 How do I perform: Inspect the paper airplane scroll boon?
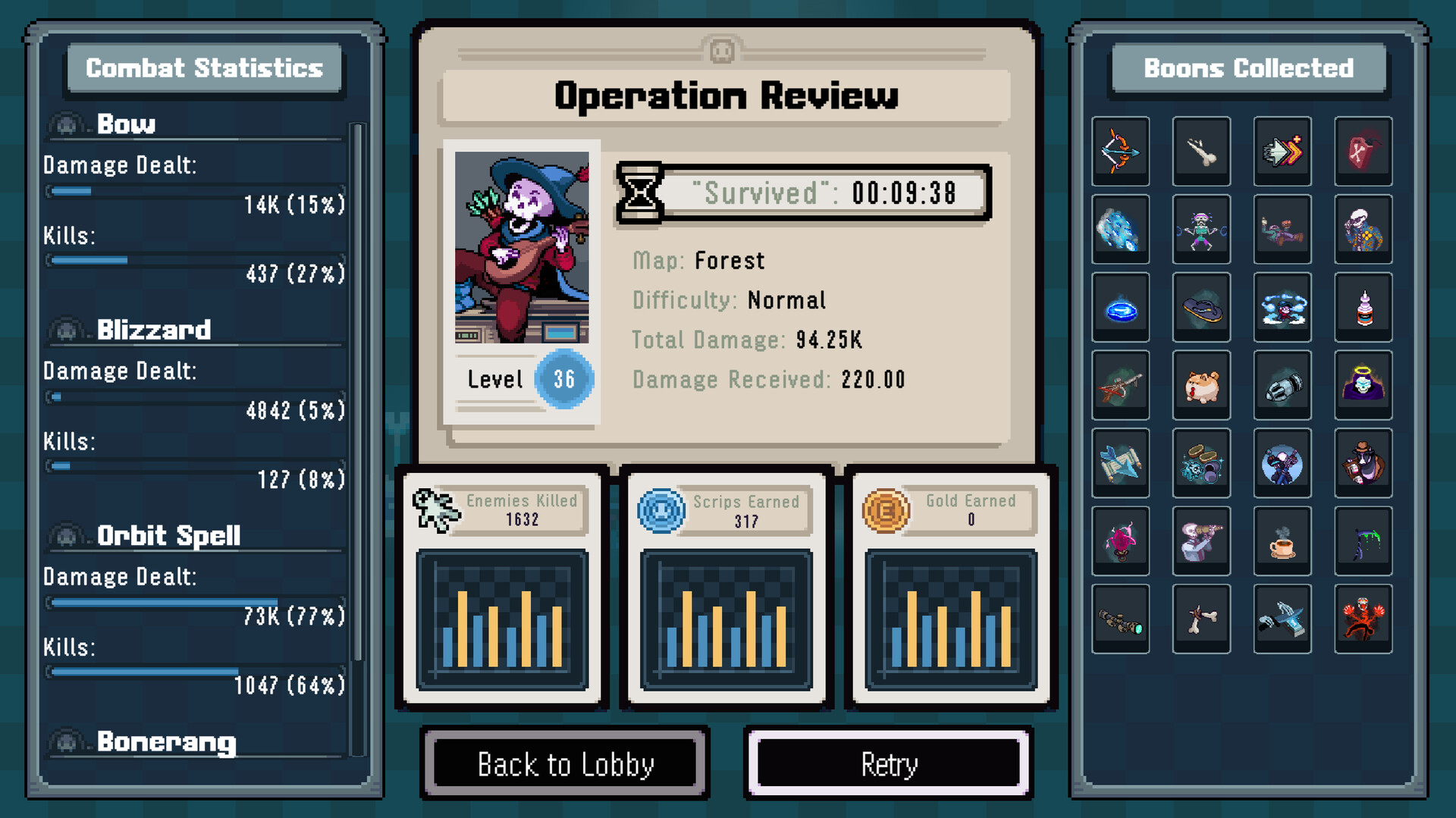coord(1120,463)
